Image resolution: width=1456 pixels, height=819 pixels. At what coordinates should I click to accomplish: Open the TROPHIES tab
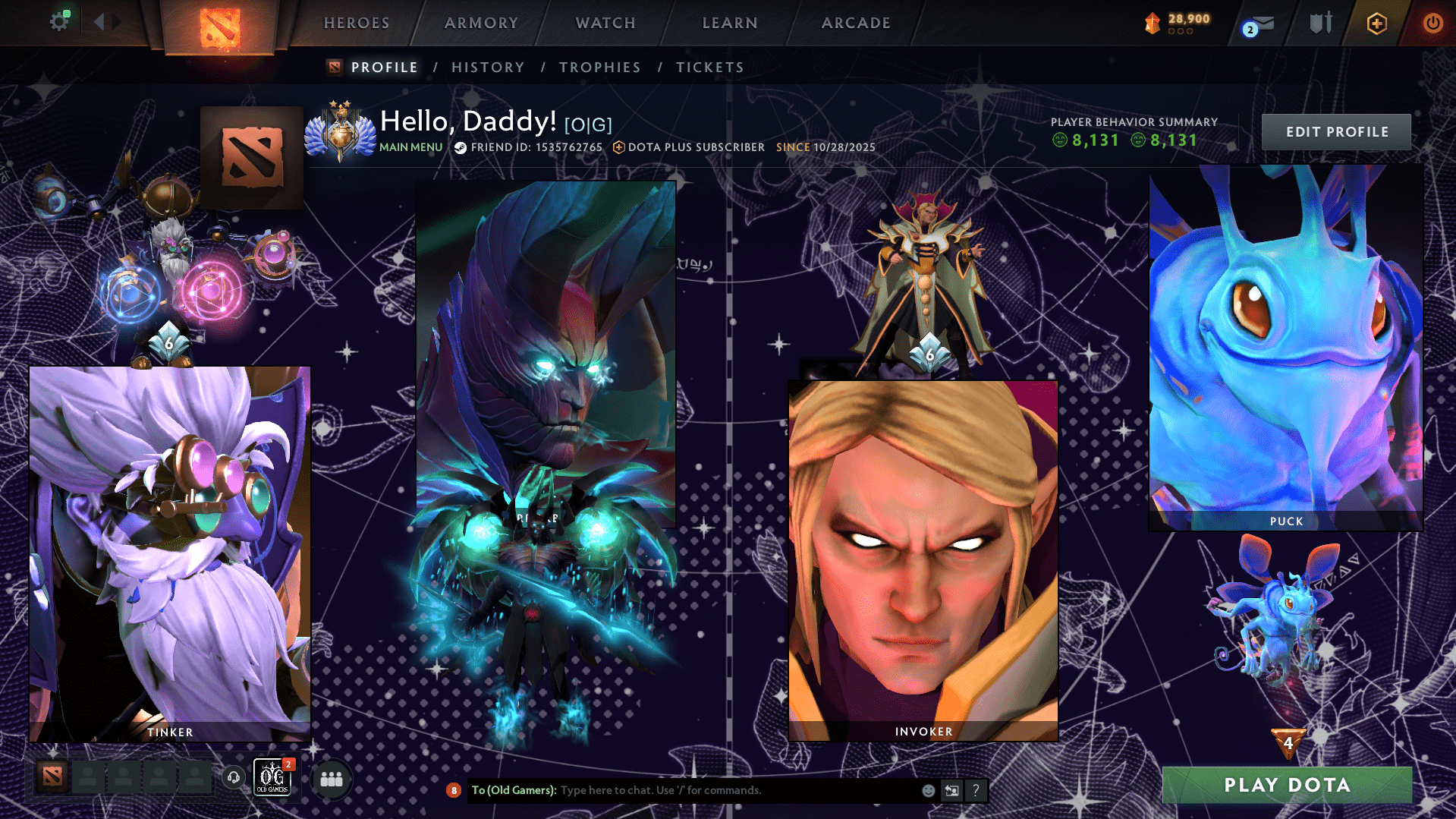coord(599,67)
